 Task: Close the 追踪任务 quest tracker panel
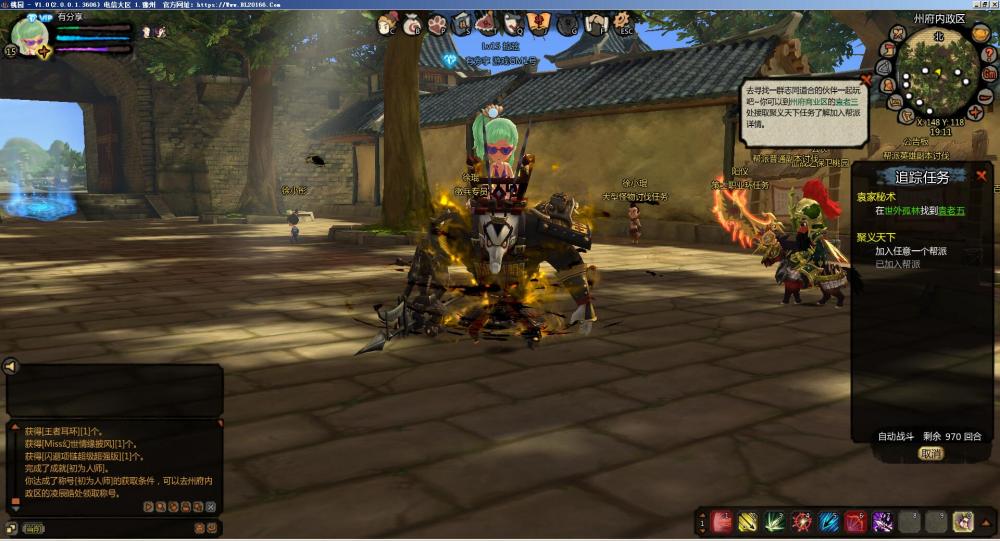tap(981, 176)
